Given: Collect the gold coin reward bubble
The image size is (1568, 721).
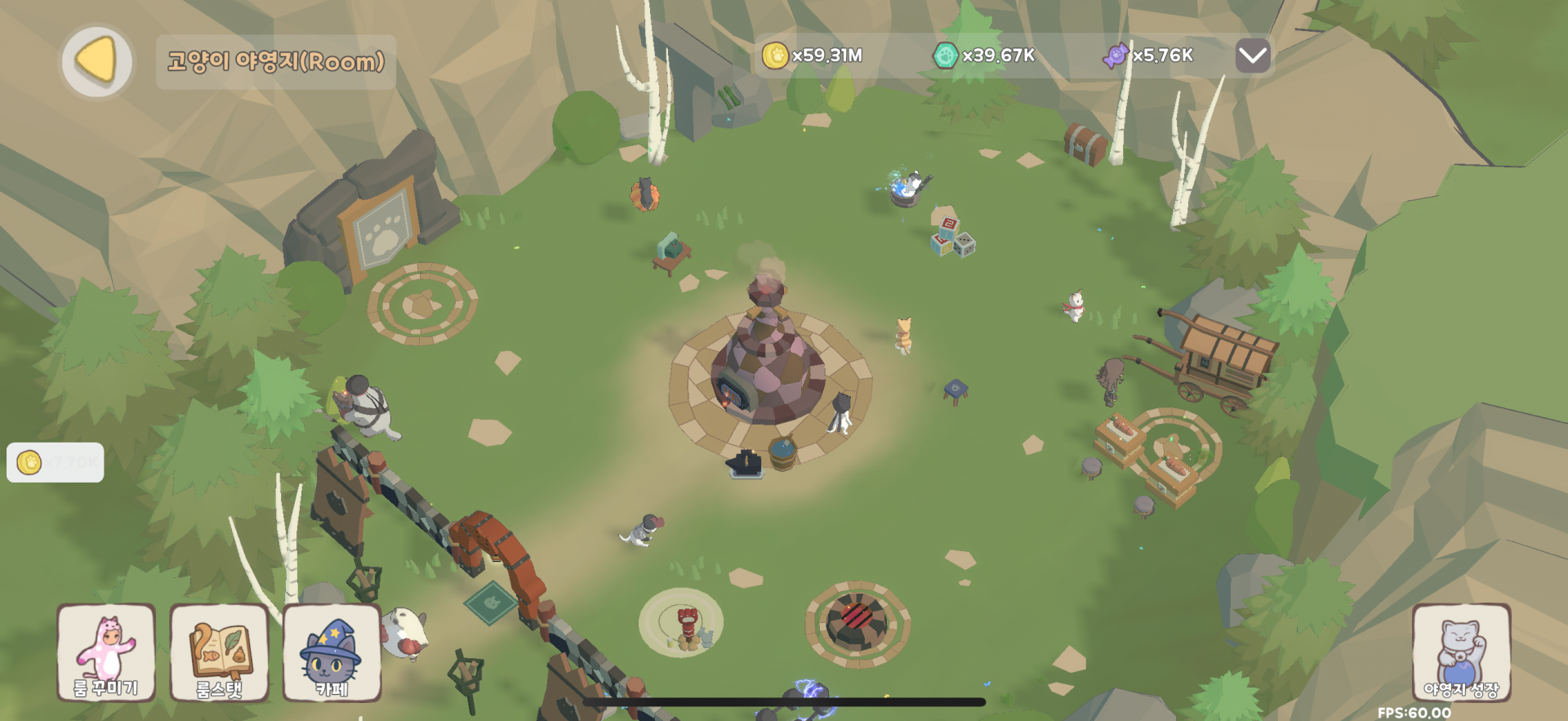Looking at the screenshot, I should click(55, 463).
